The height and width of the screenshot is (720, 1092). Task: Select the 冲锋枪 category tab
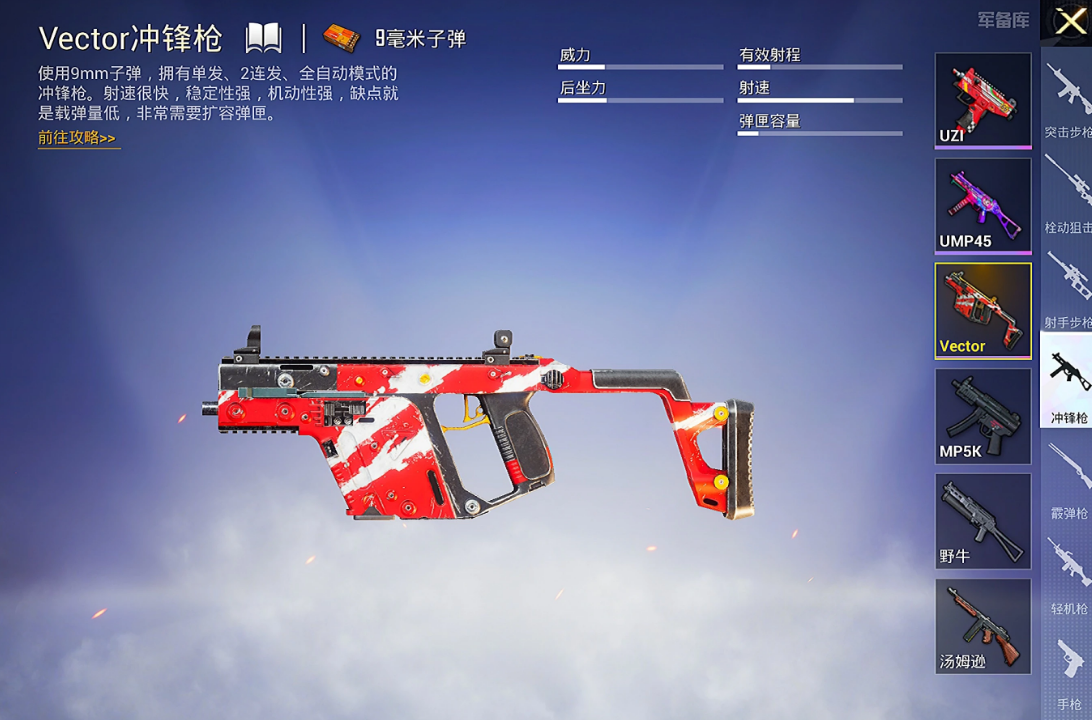[1067, 385]
